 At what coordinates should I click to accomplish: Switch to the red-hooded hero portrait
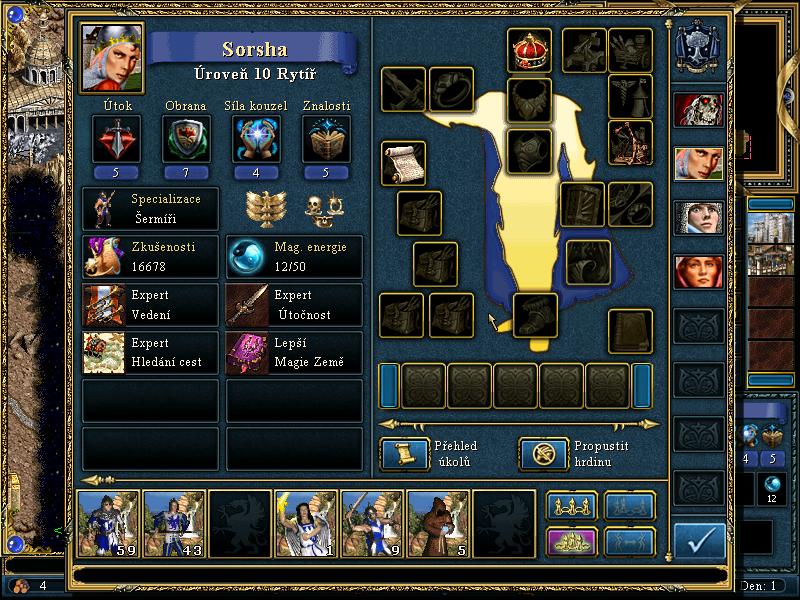click(x=698, y=271)
